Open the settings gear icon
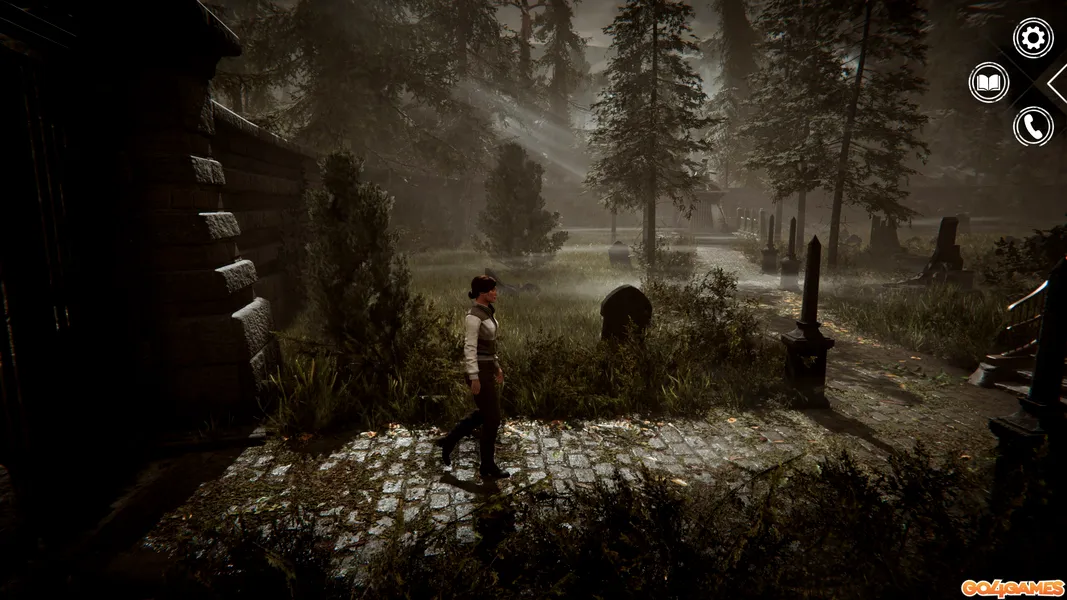 coord(1032,38)
